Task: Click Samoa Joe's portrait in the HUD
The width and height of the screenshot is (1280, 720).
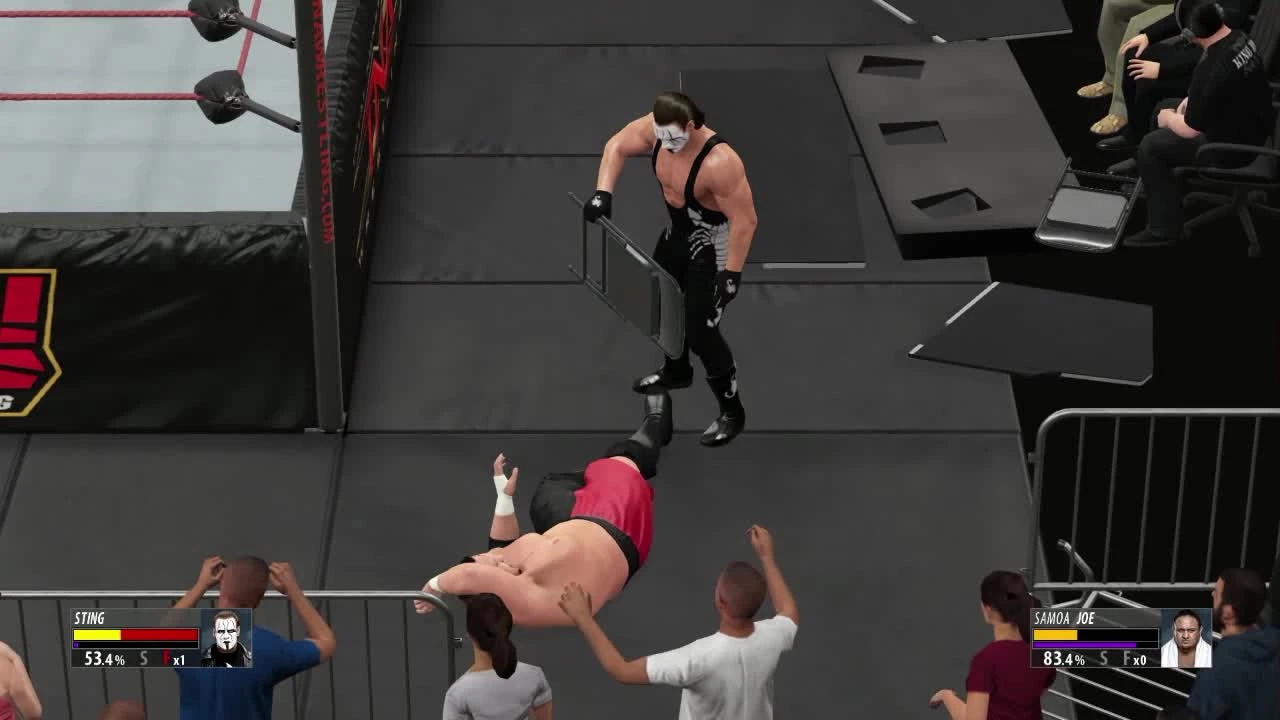Action: click(1185, 638)
